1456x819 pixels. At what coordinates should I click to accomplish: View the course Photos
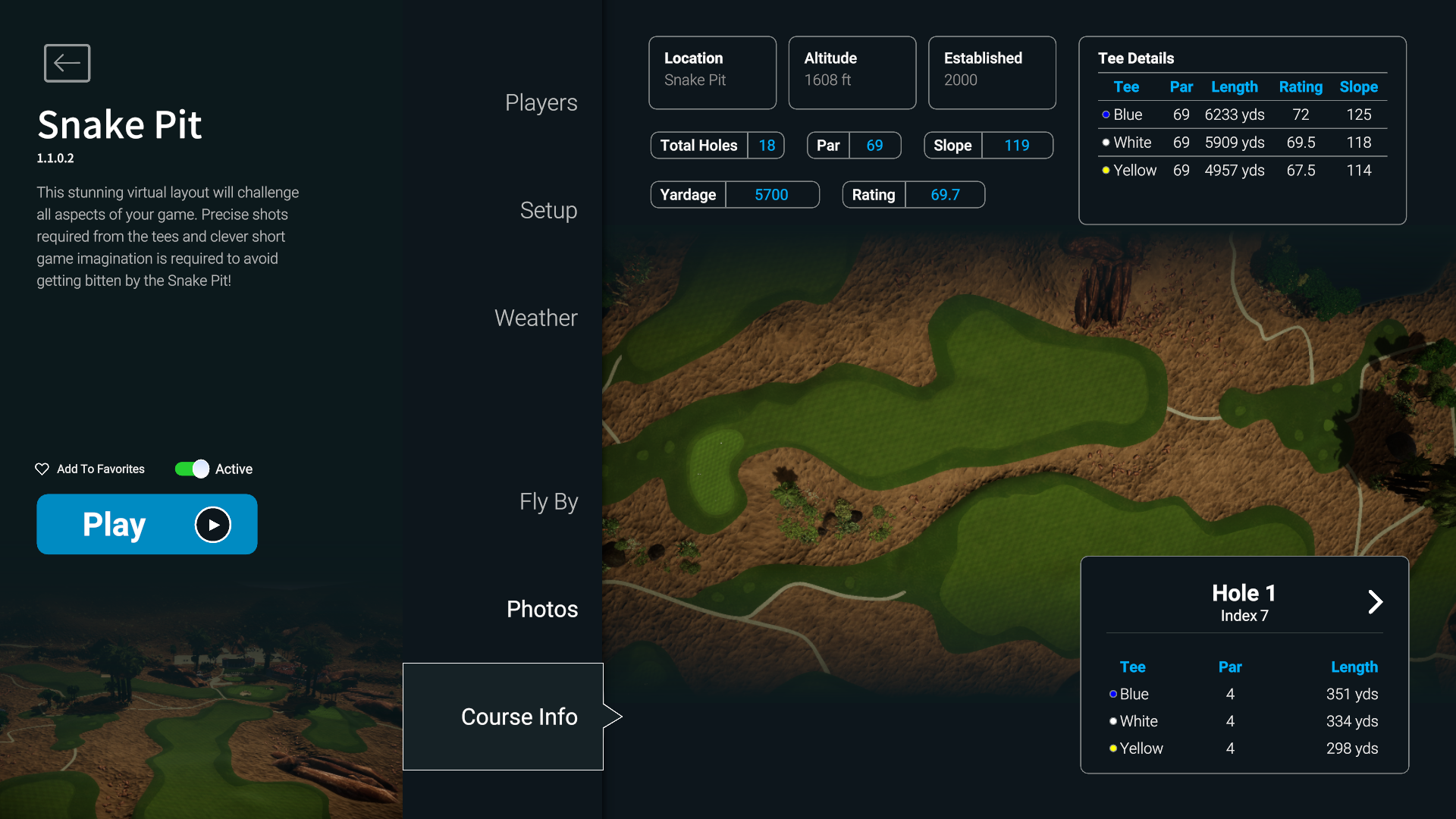pyautogui.click(x=541, y=609)
